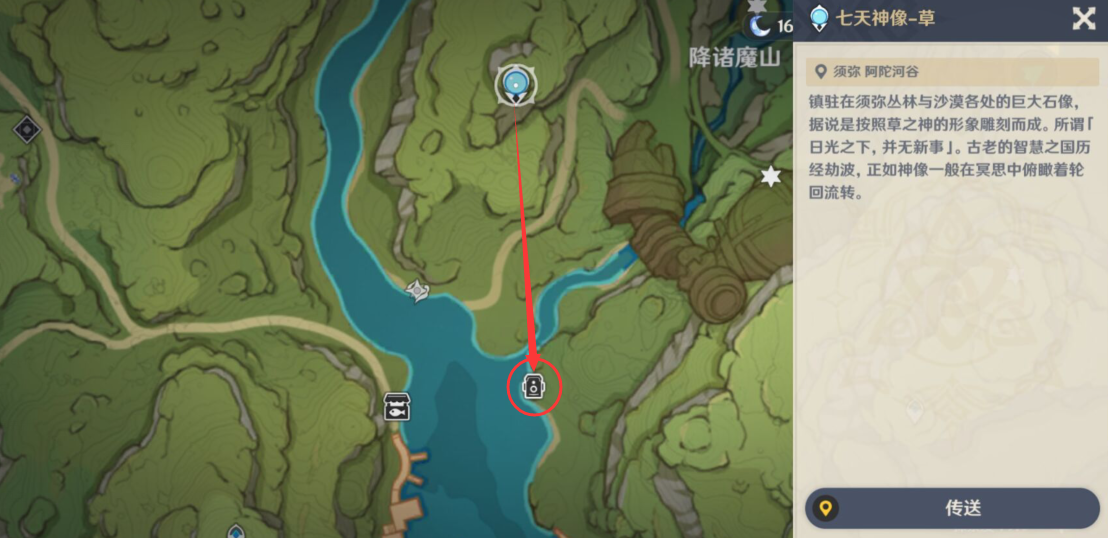The width and height of the screenshot is (1108, 538).
Task: Click the red-circled camera marker
Action: (x=533, y=386)
